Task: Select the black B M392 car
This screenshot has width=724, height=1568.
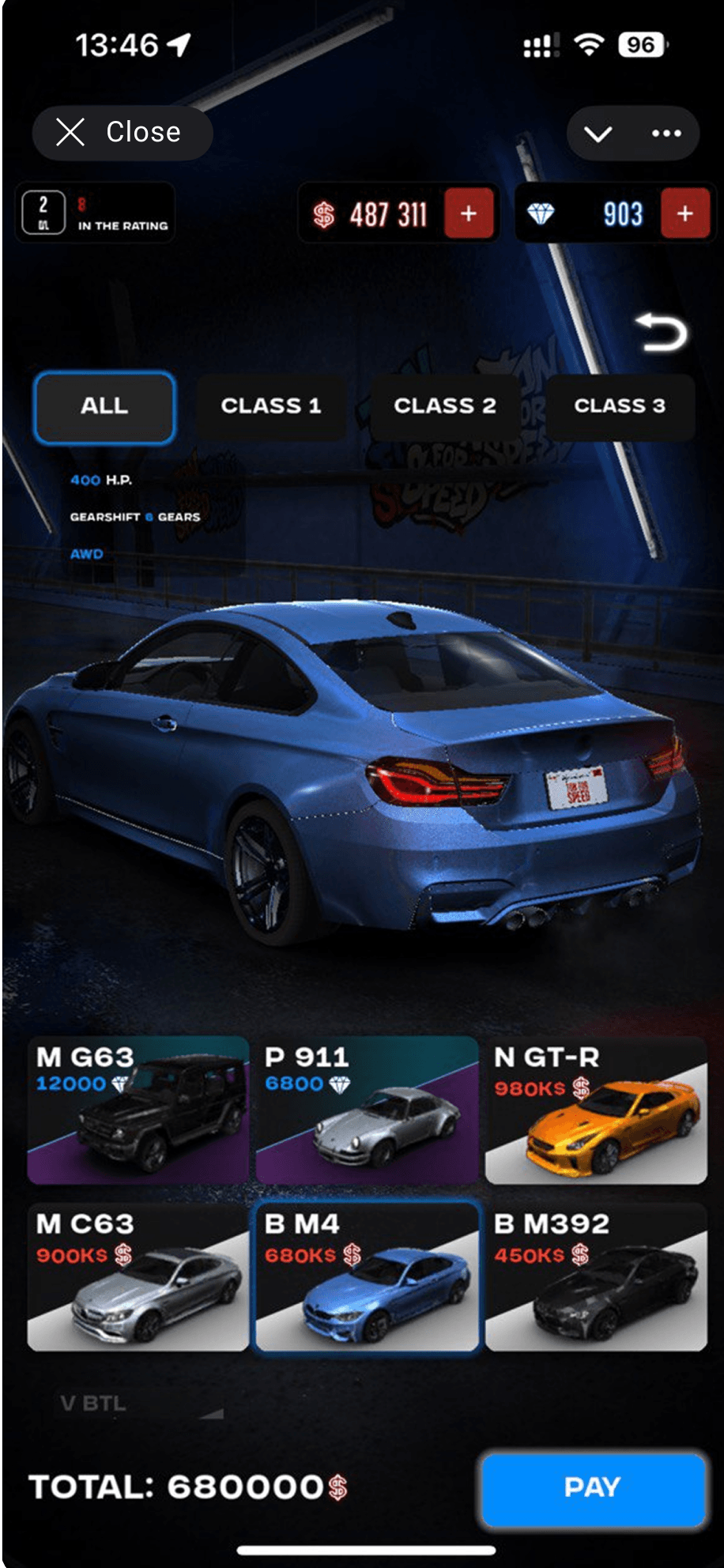Action: tap(596, 1276)
